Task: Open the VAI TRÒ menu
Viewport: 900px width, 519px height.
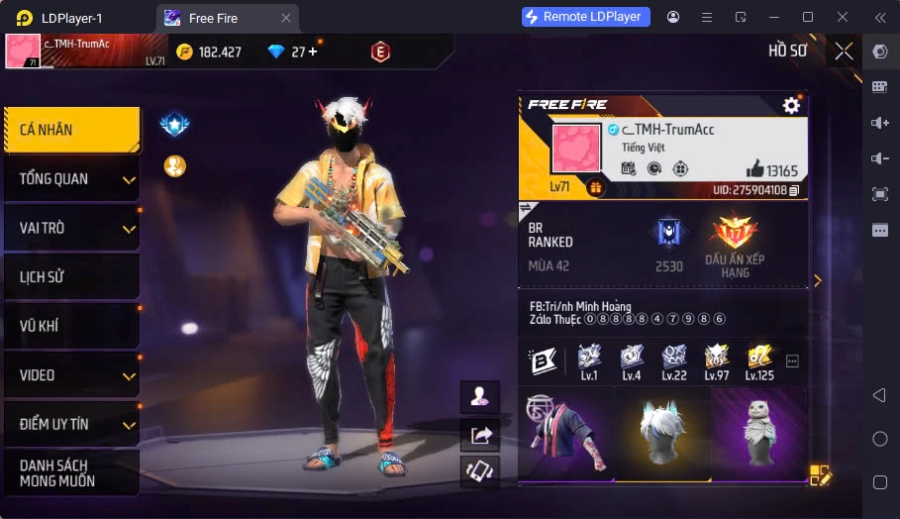Action: click(70, 228)
